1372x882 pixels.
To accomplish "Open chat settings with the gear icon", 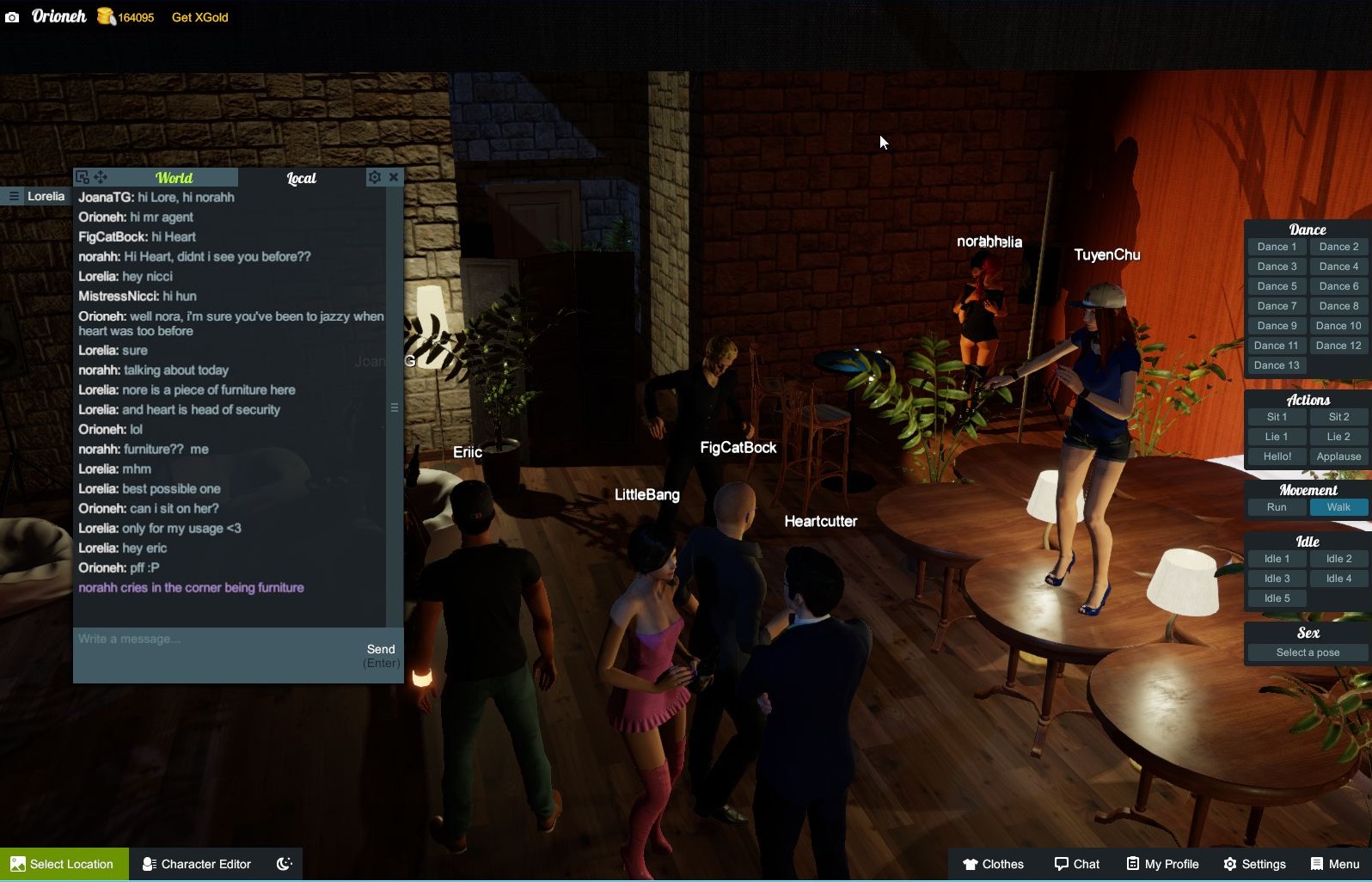I will coord(374,176).
